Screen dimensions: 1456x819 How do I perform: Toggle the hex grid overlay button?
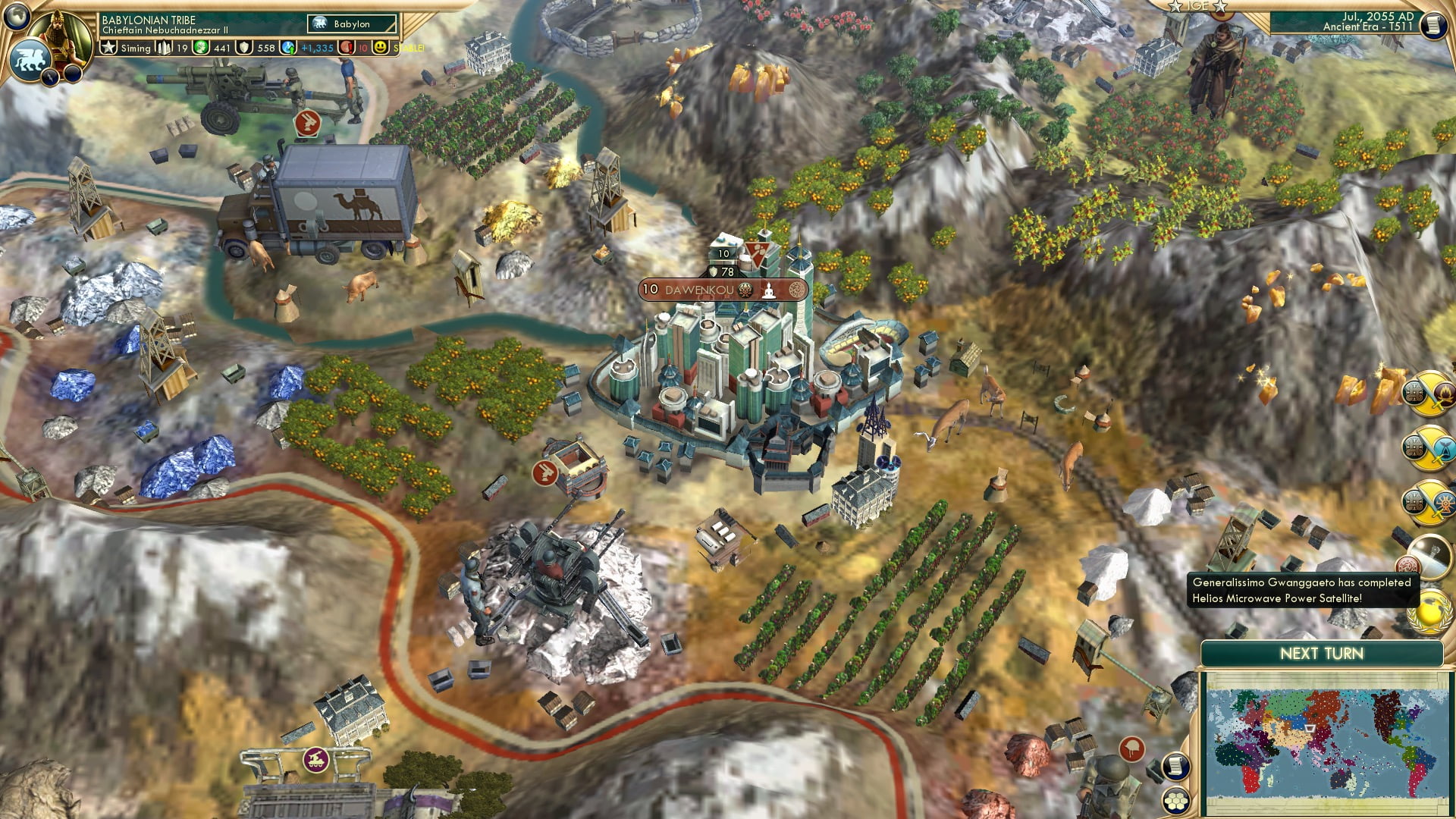point(1176,802)
